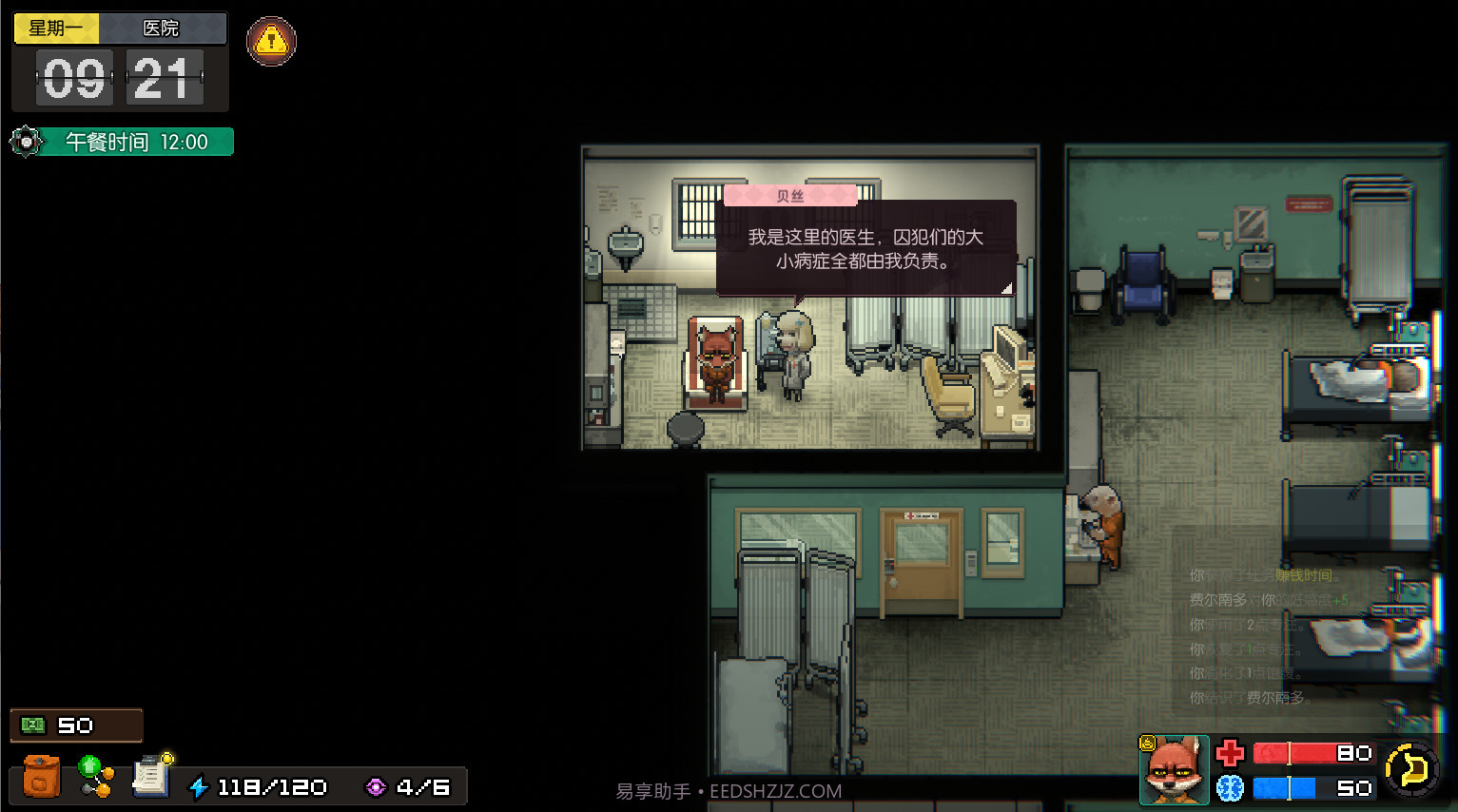Click the yellow warning alert icon

[x=271, y=41]
